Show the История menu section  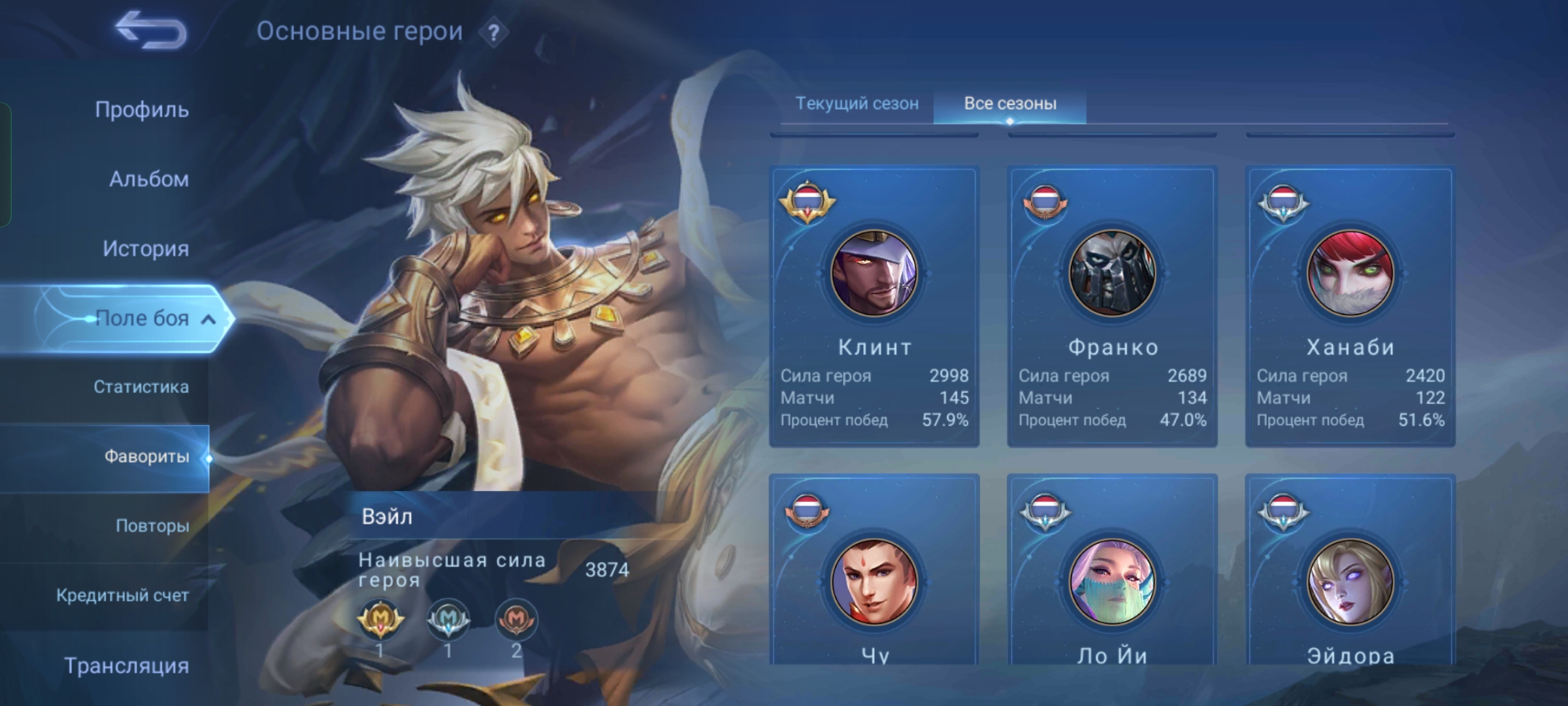146,248
